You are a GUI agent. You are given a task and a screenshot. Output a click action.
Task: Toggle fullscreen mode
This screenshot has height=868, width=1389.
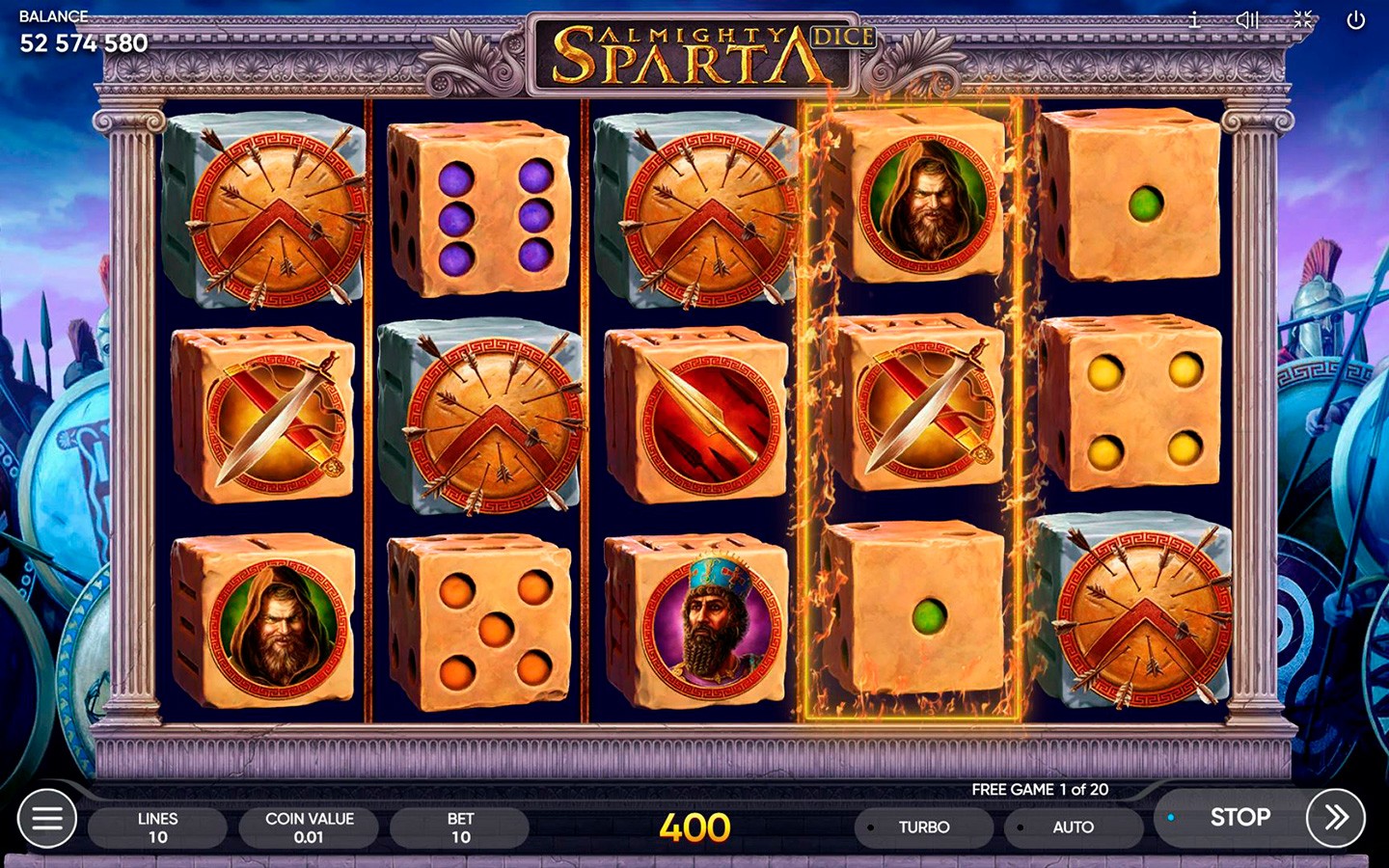tap(1302, 20)
